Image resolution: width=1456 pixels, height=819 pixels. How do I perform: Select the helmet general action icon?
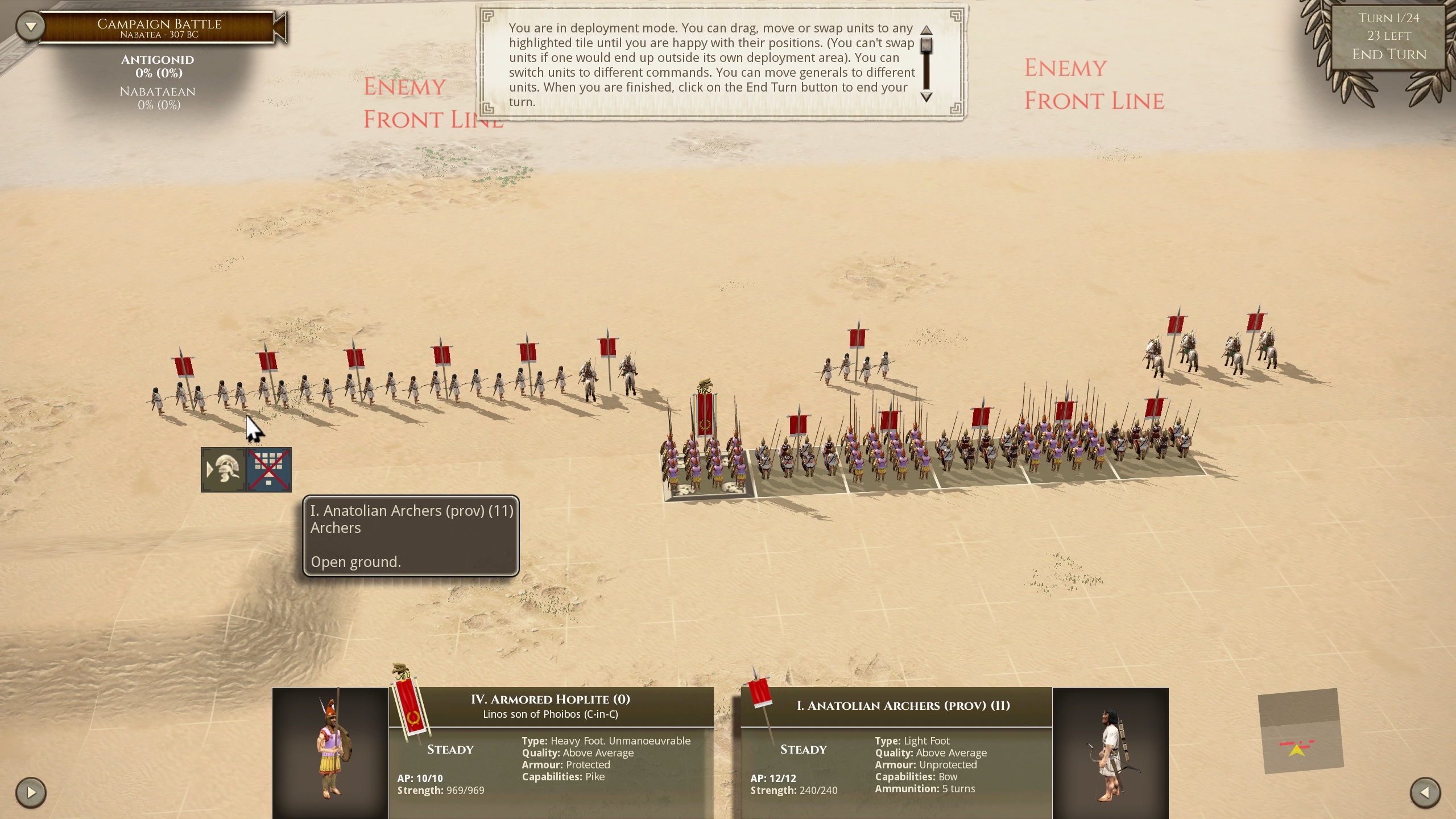coord(224,470)
